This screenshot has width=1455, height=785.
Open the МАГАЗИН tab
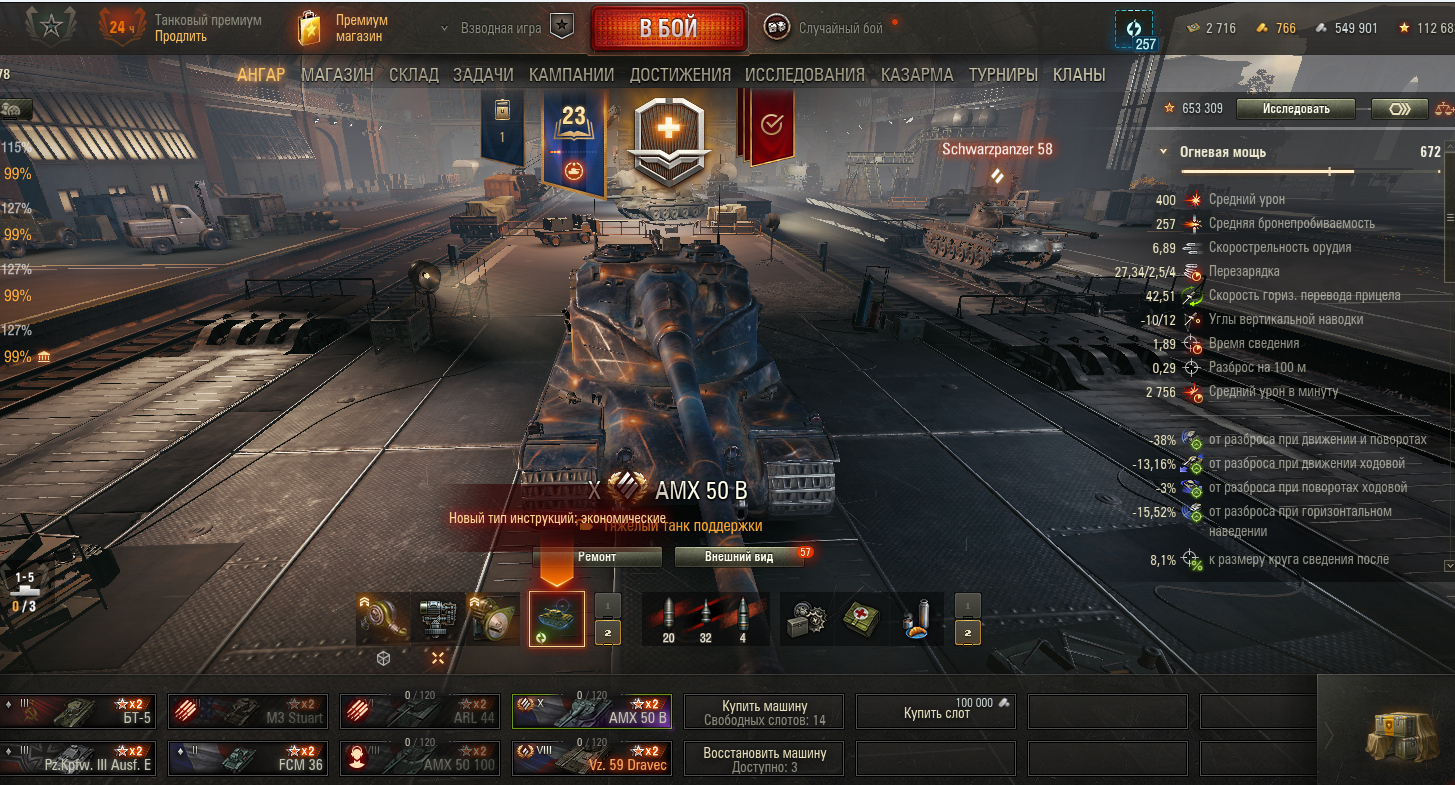[337, 75]
